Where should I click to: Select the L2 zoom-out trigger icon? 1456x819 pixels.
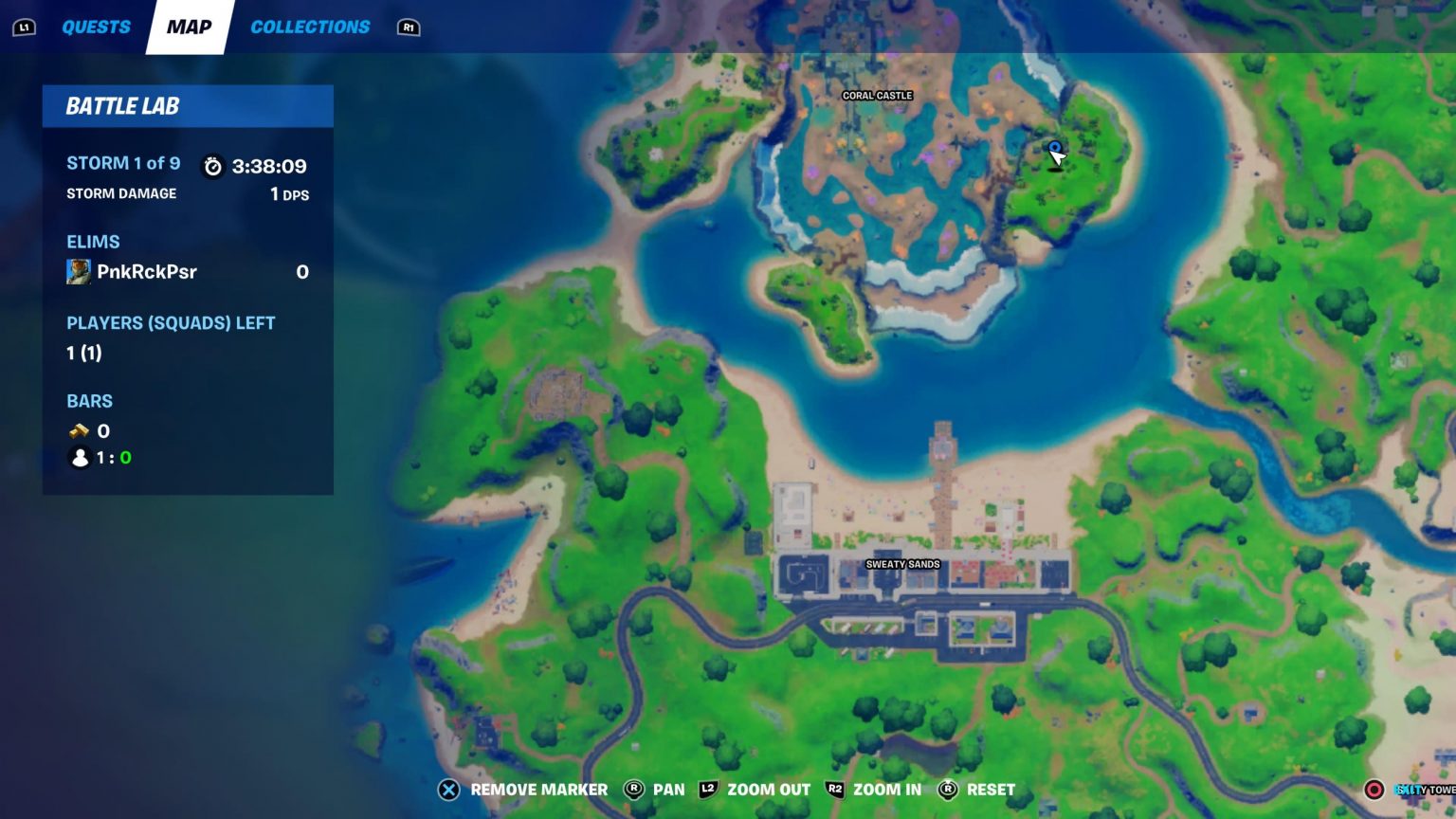coord(708,789)
